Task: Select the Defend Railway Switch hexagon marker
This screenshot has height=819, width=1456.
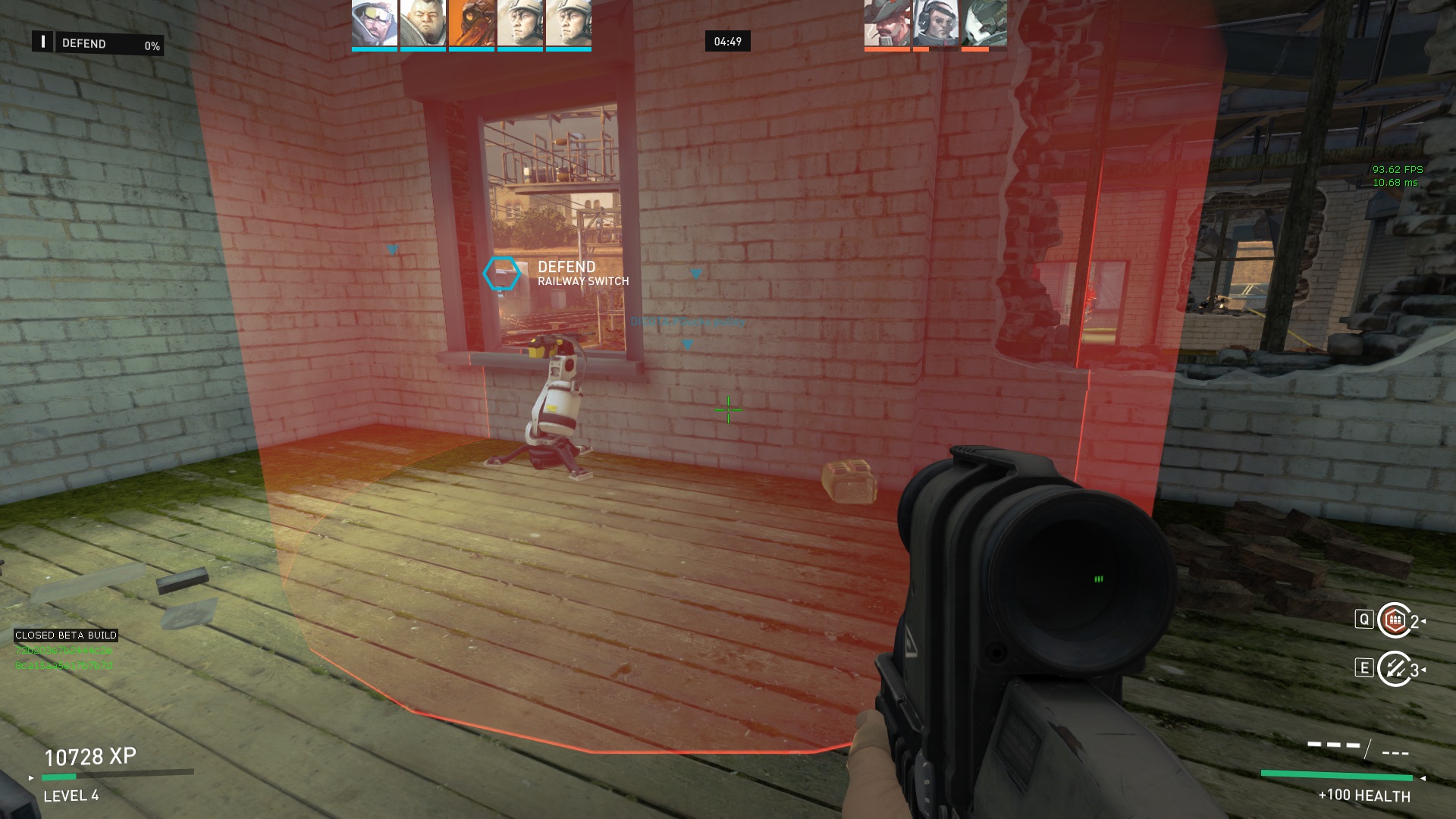Action: (x=501, y=274)
